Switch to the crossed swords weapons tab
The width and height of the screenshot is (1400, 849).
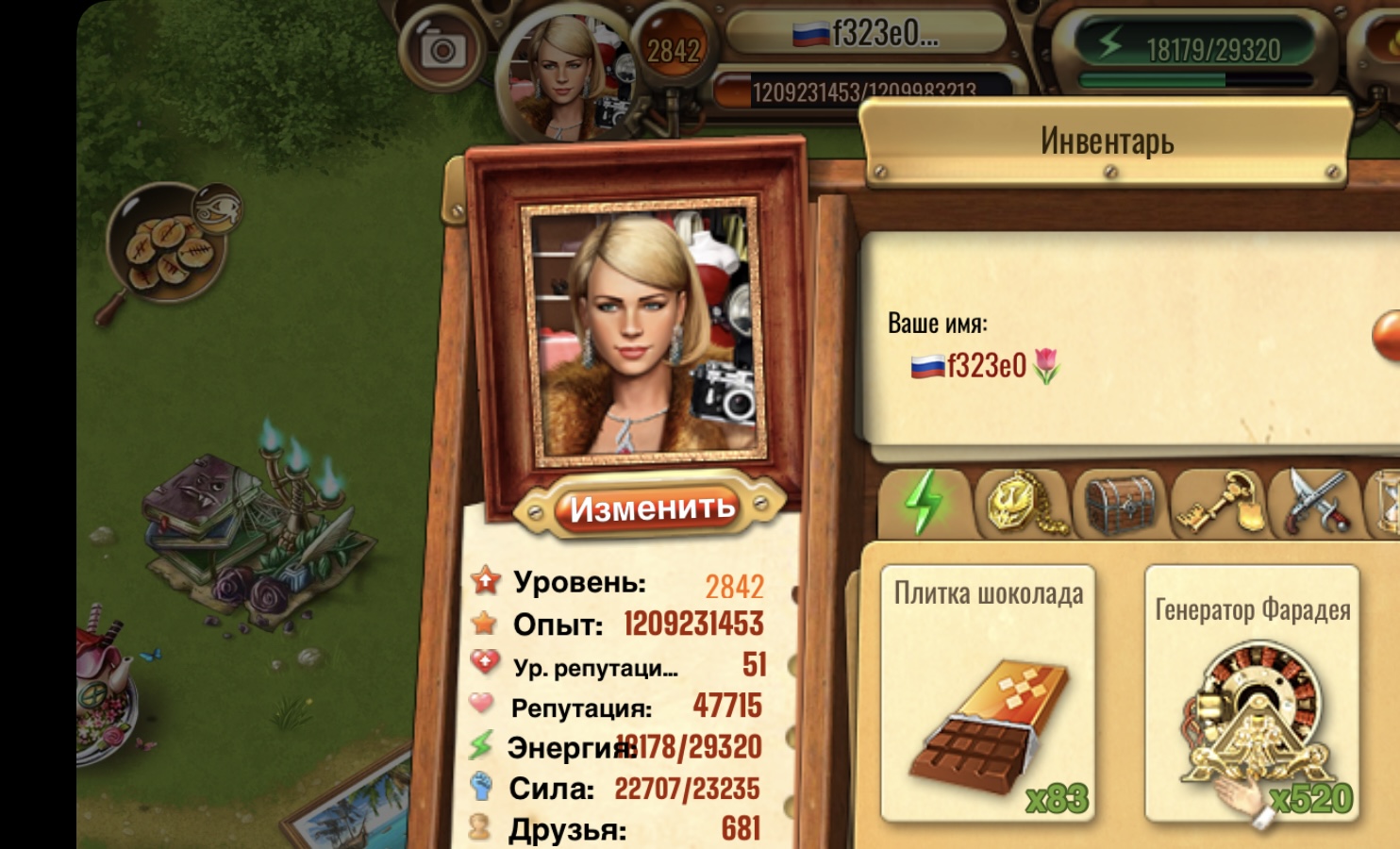click(1317, 504)
